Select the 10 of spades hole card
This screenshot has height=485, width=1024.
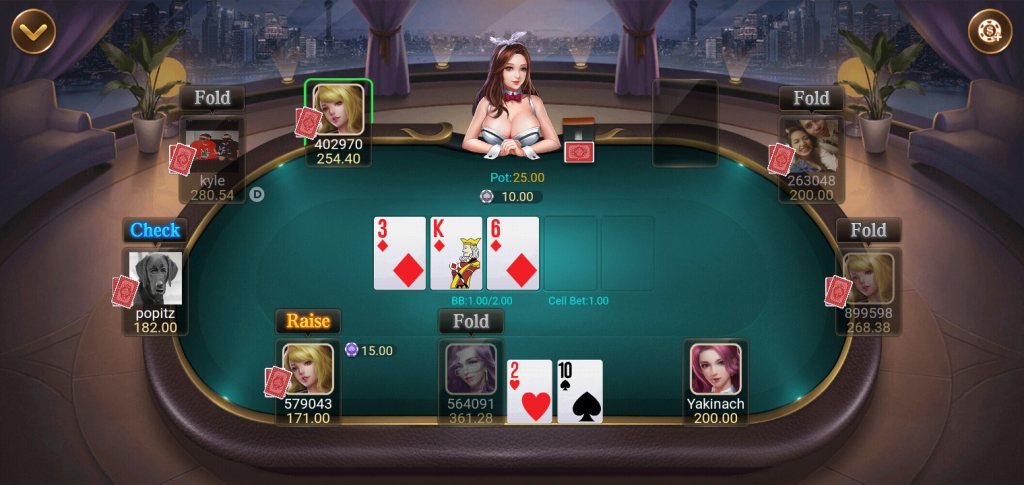point(580,391)
